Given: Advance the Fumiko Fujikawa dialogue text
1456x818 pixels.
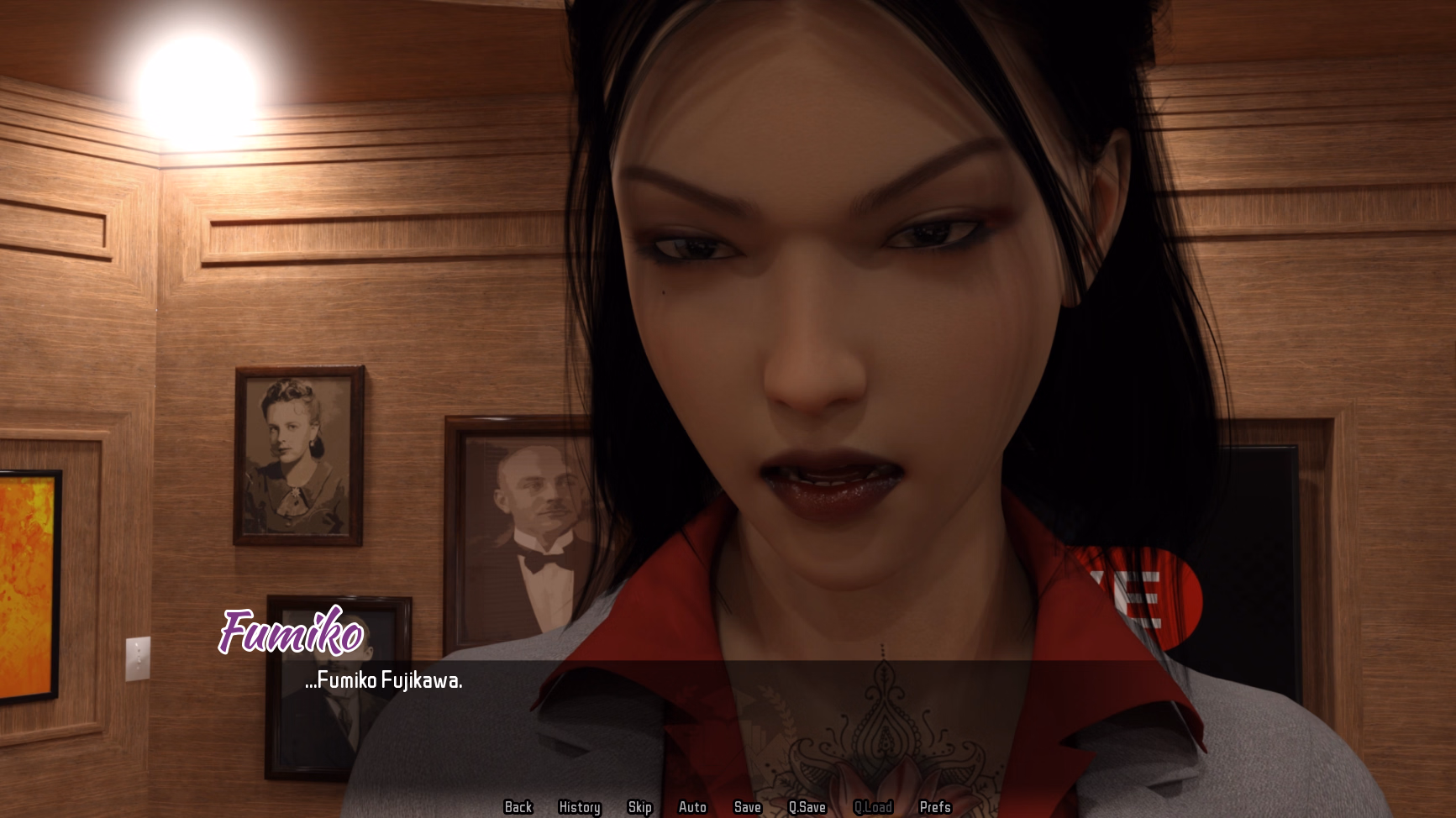Looking at the screenshot, I should 384,681.
